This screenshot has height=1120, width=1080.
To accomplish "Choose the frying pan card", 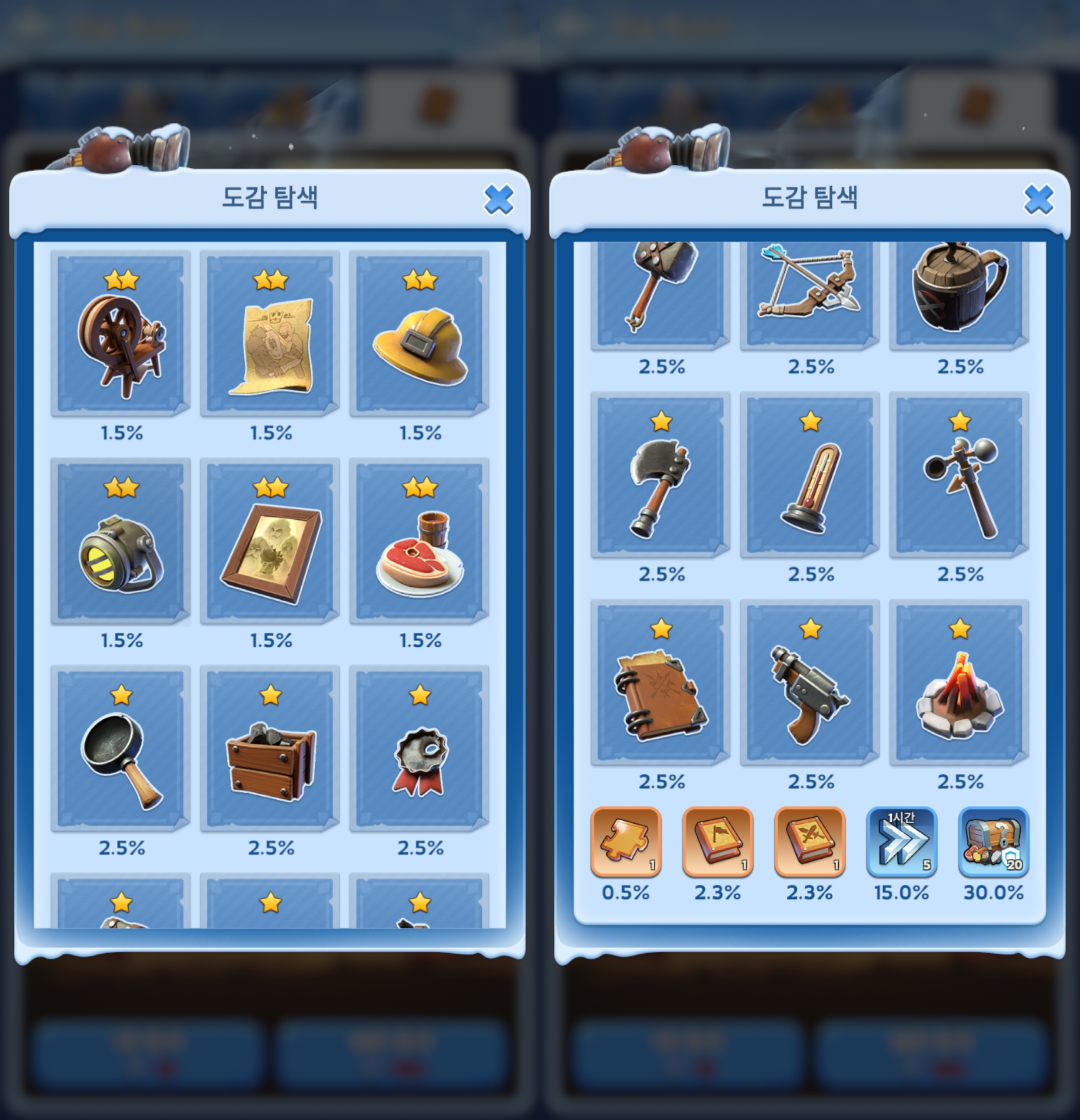I will (120, 749).
